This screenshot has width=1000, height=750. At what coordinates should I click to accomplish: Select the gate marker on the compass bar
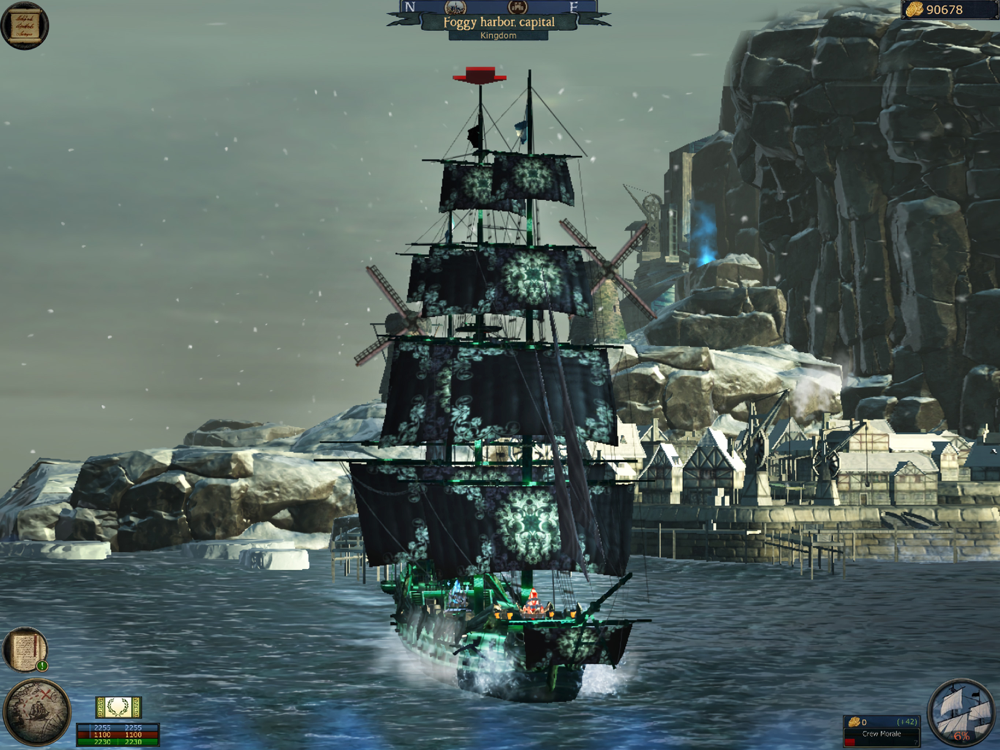pyautogui.click(x=517, y=6)
